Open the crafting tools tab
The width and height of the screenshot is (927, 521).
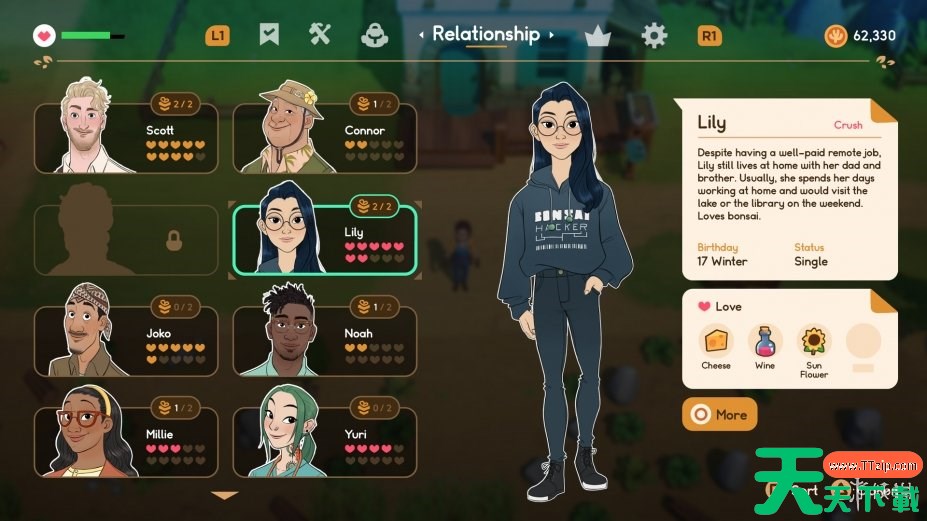[320, 35]
